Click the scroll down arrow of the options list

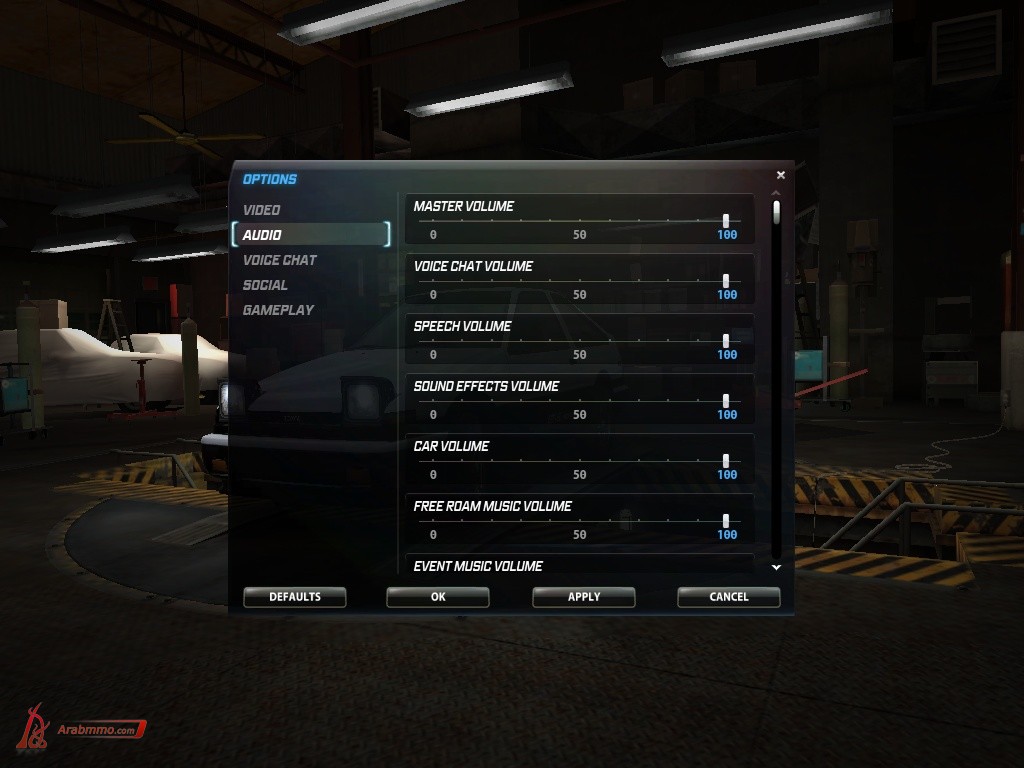click(x=777, y=567)
